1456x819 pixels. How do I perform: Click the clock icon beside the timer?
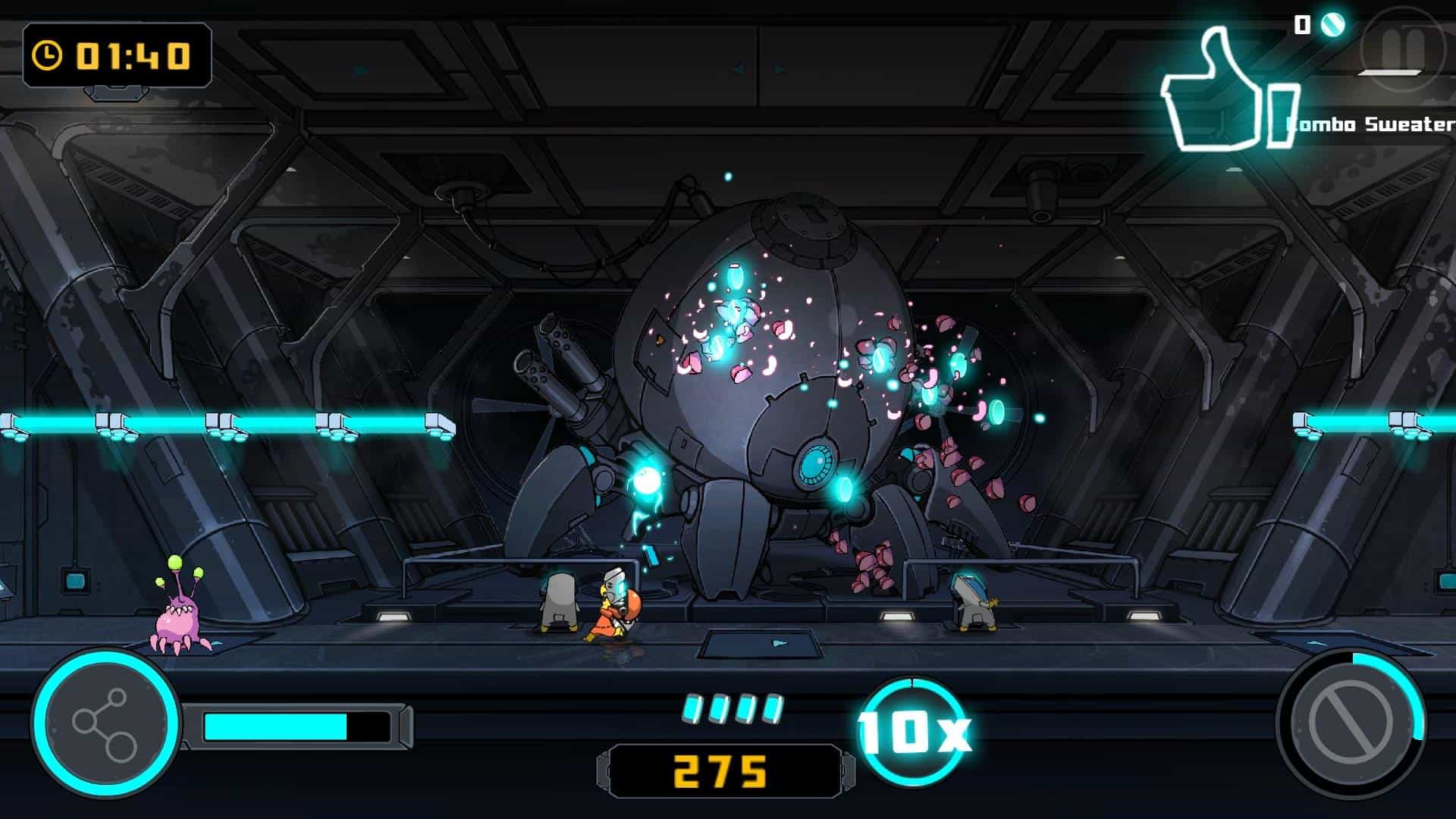pyautogui.click(x=47, y=53)
